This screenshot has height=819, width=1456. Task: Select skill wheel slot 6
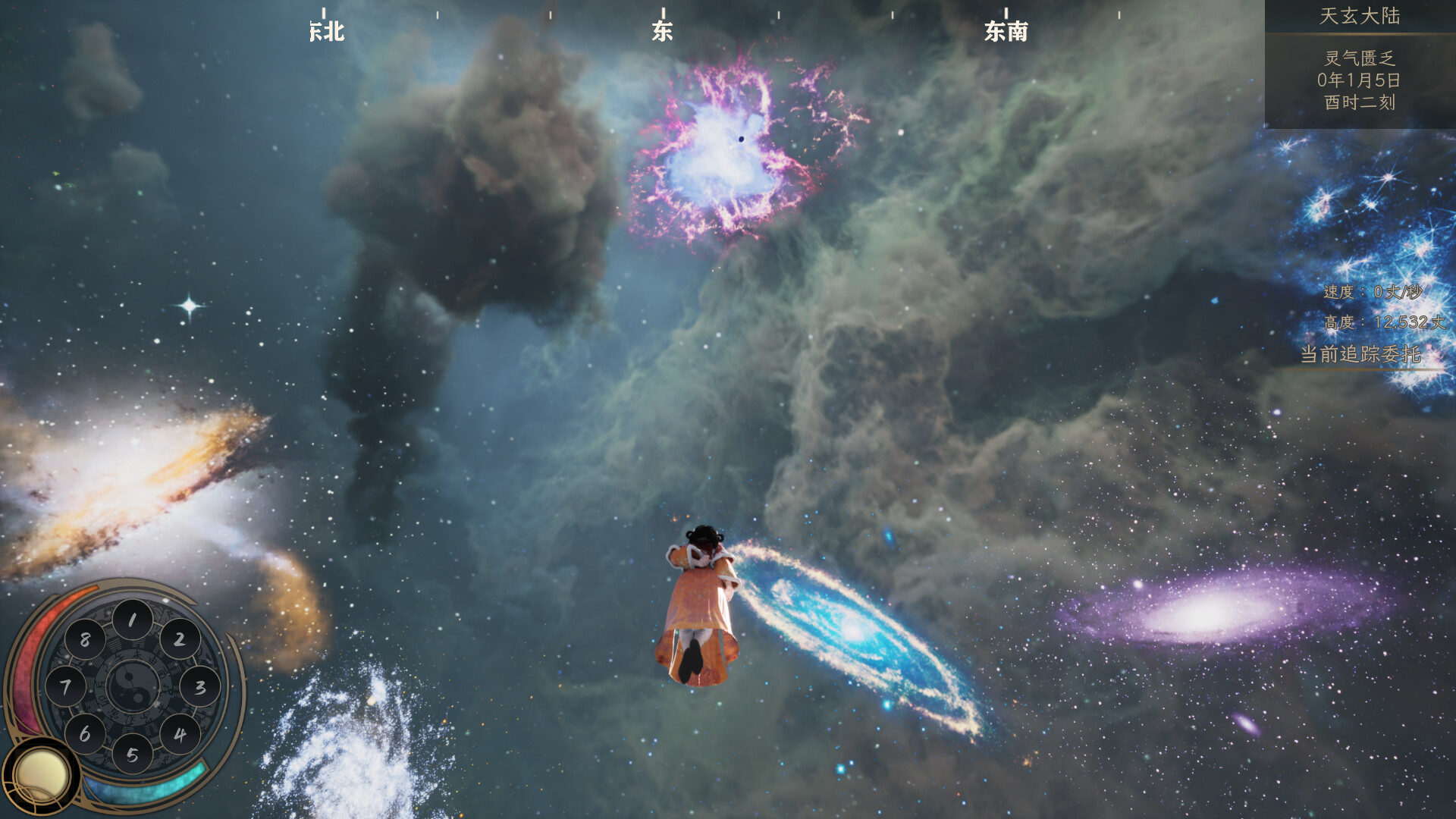(x=84, y=734)
